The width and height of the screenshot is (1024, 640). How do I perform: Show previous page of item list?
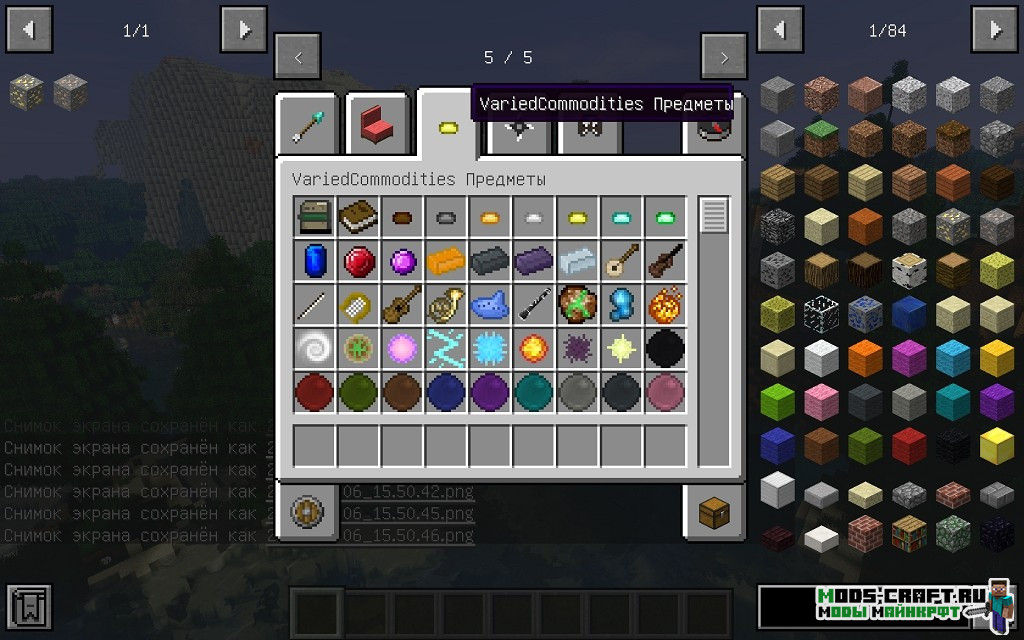tap(779, 30)
